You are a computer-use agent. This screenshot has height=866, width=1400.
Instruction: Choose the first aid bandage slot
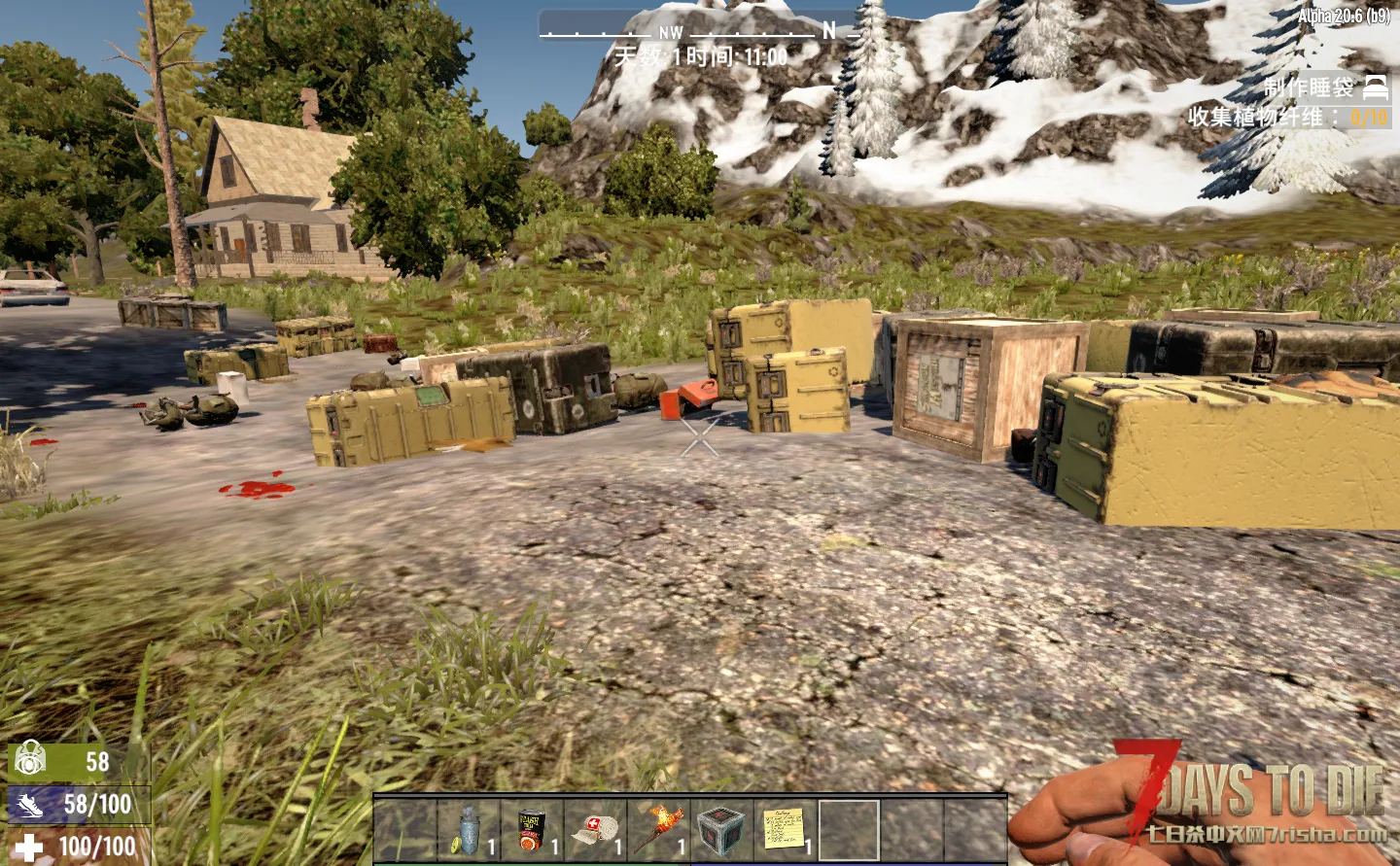(595, 830)
